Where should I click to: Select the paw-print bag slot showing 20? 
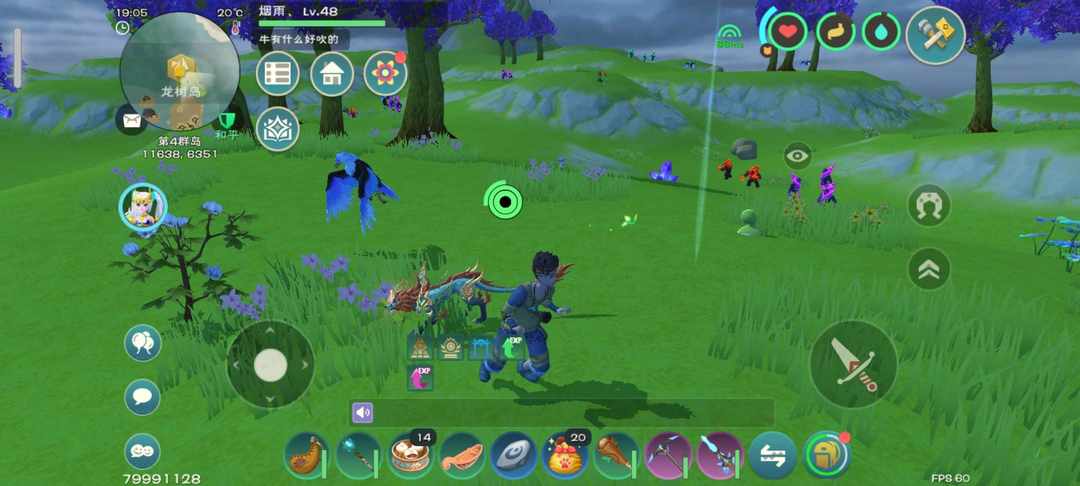(565, 455)
